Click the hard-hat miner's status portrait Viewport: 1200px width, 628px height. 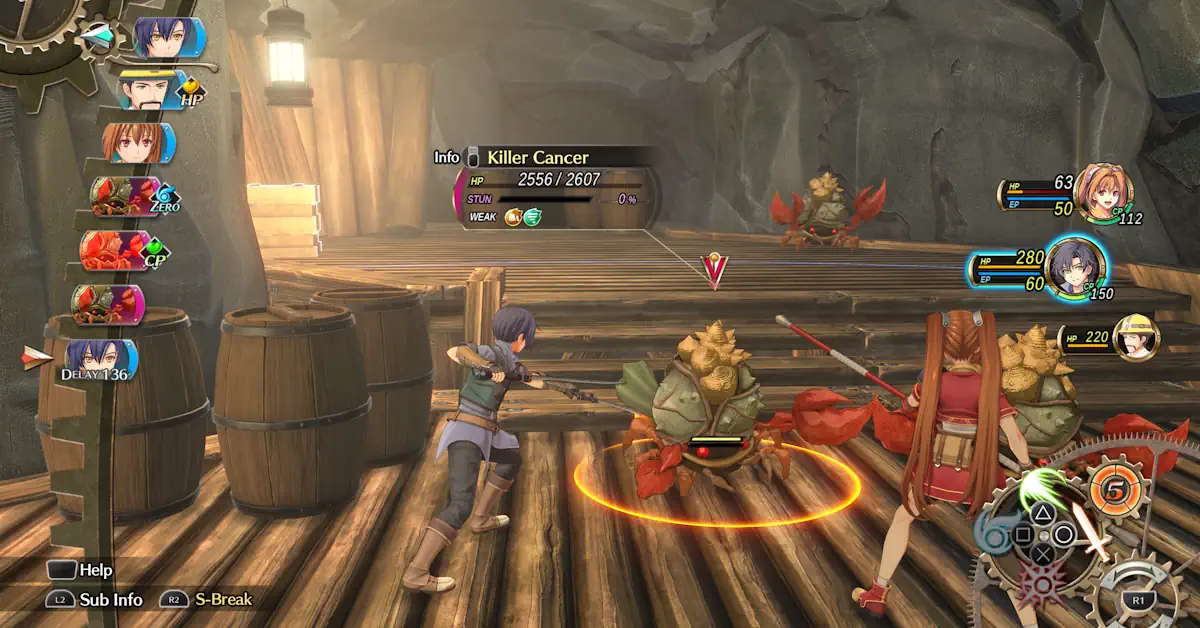coord(1135,337)
